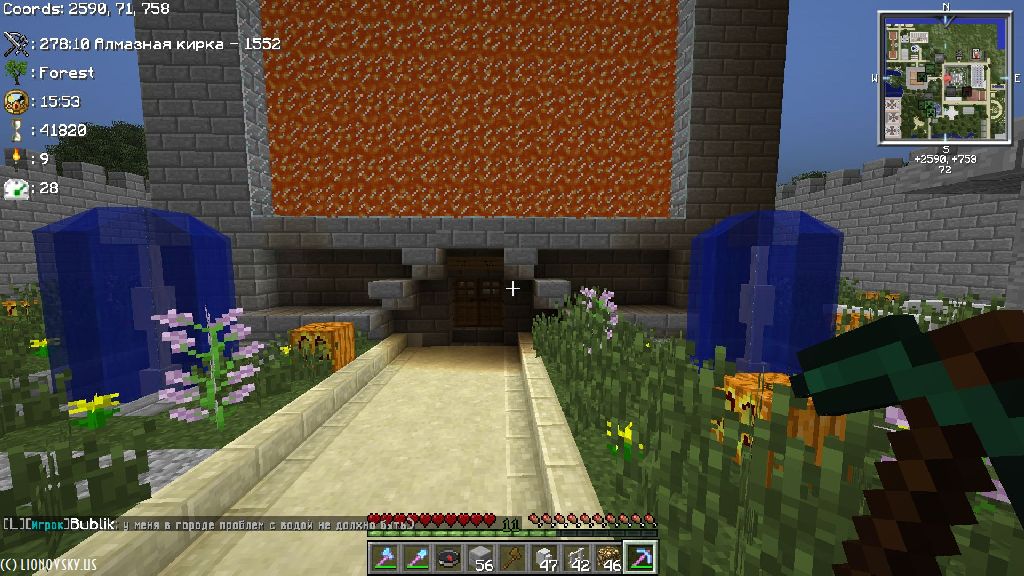Viewport: 1024px width, 576px height.
Task: Click the hourglass icon beside 41820
Action: coord(17,130)
